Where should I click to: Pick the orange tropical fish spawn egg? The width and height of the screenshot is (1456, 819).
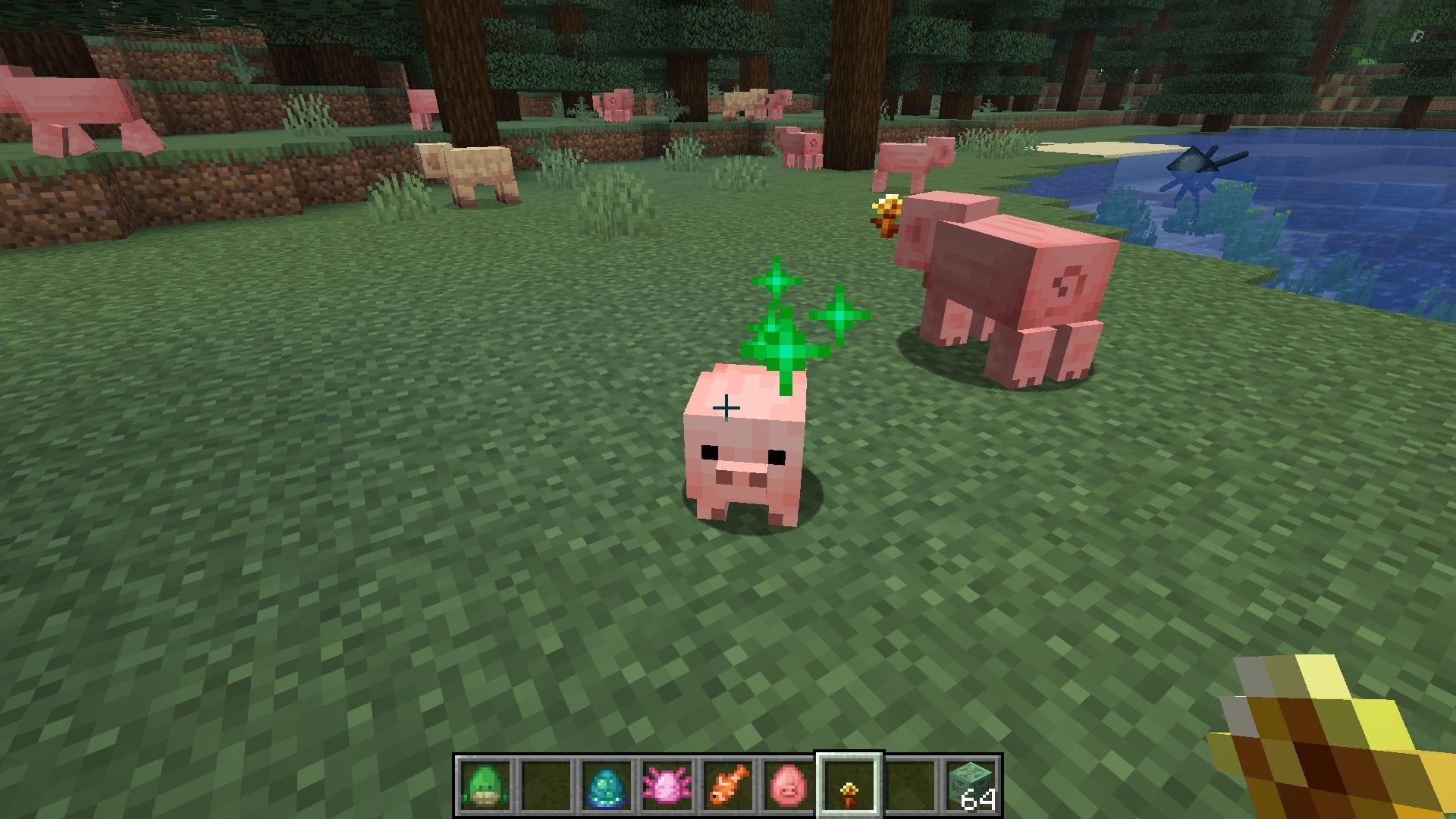pos(728,786)
